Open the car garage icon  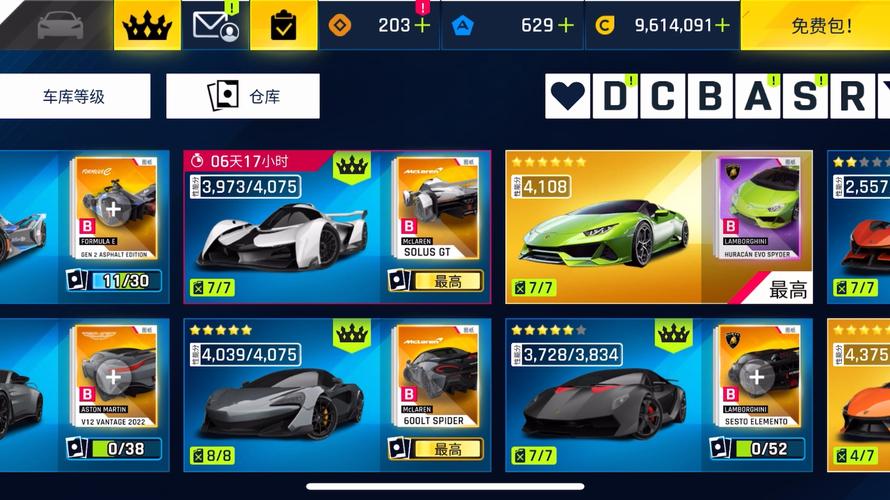pyautogui.click(x=60, y=25)
